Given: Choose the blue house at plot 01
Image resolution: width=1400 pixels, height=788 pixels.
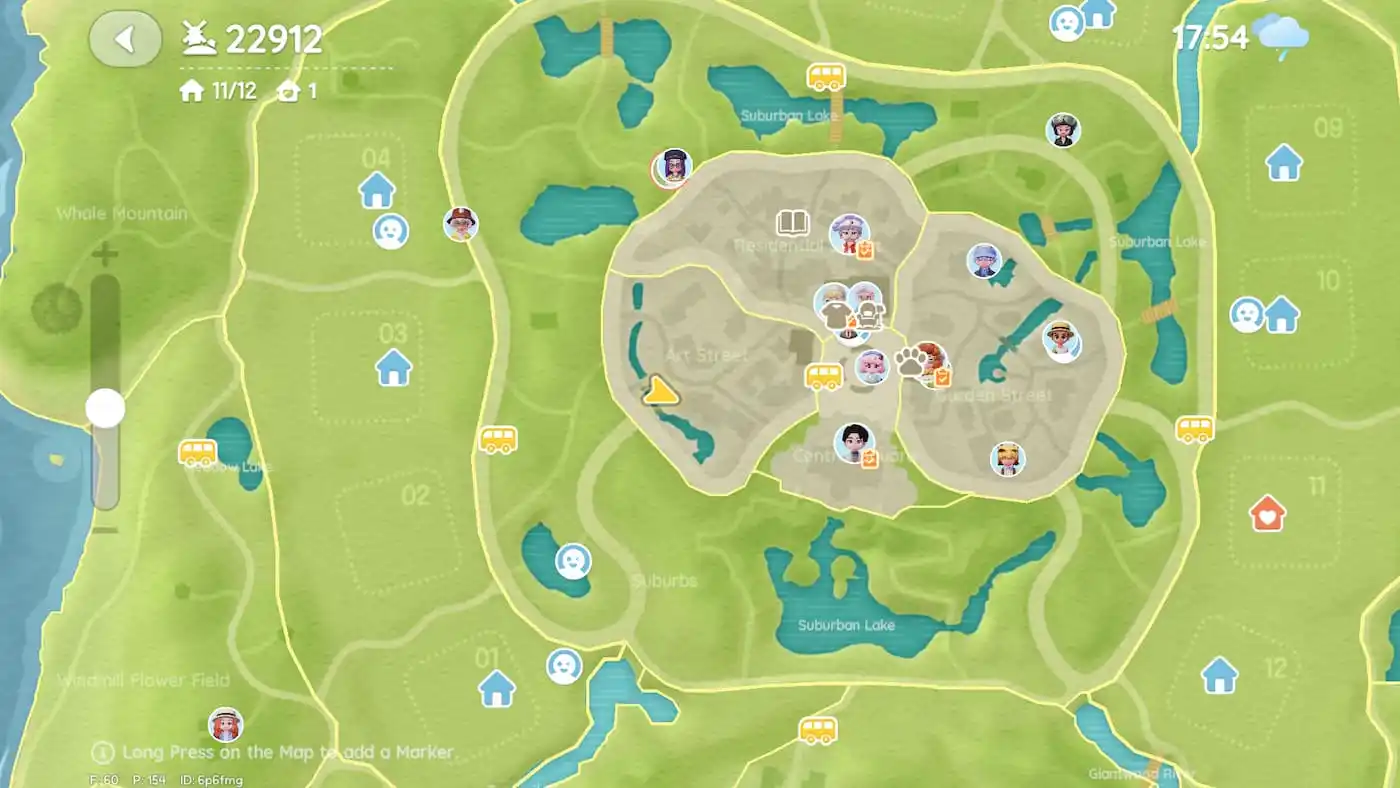Looking at the screenshot, I should [496, 688].
